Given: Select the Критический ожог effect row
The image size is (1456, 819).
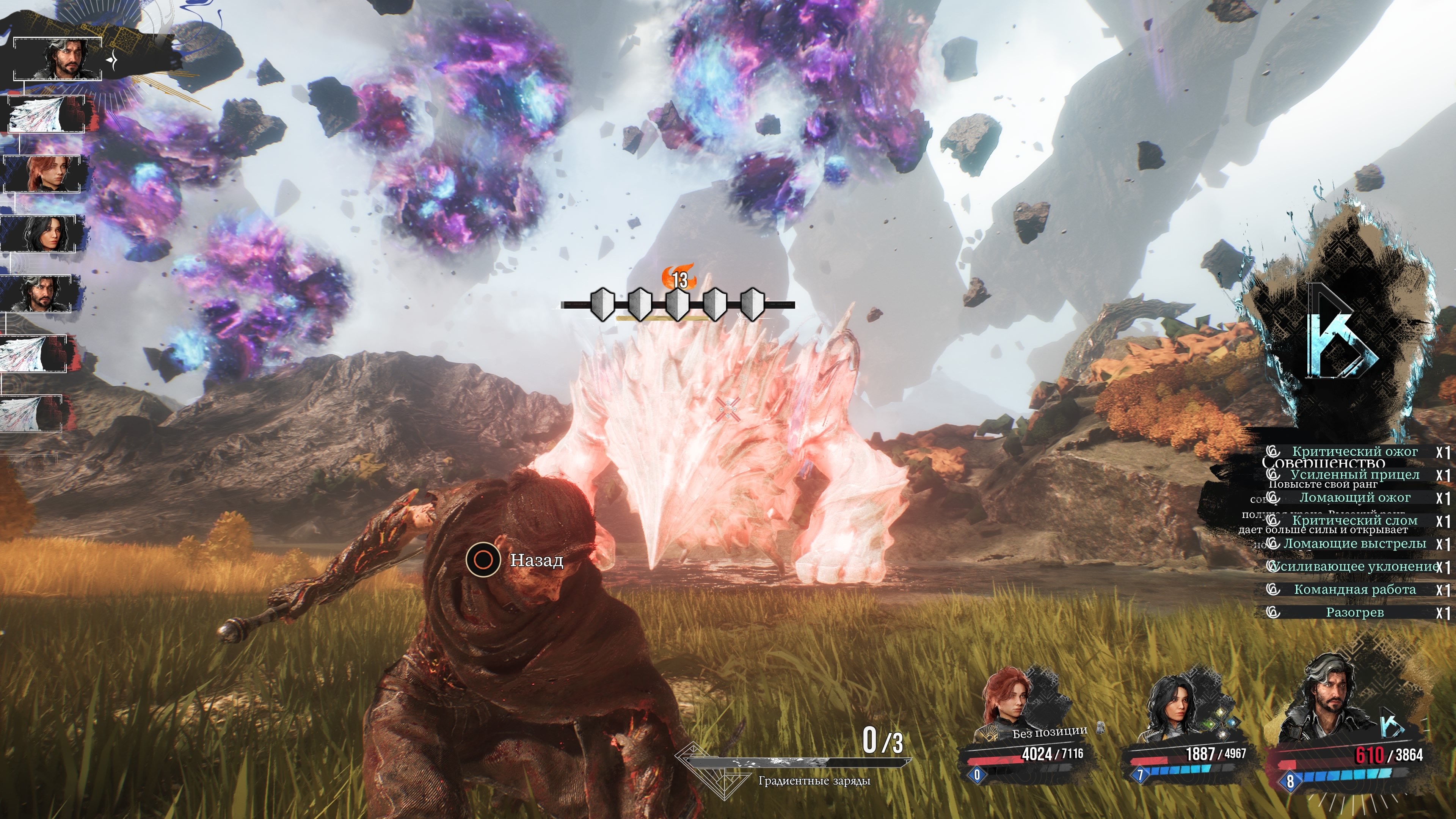Looking at the screenshot, I should (1354, 452).
